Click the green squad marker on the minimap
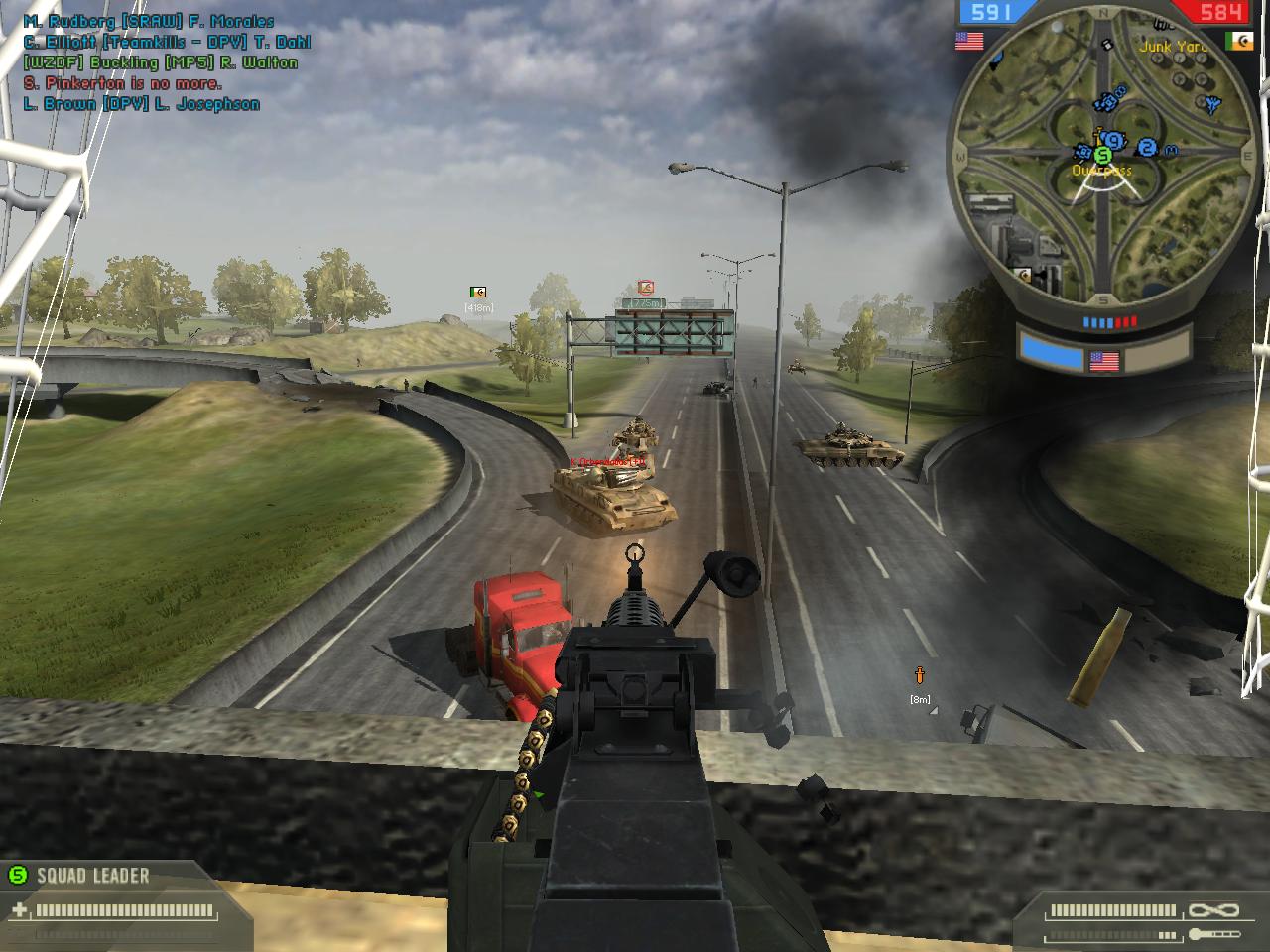 1101,157
